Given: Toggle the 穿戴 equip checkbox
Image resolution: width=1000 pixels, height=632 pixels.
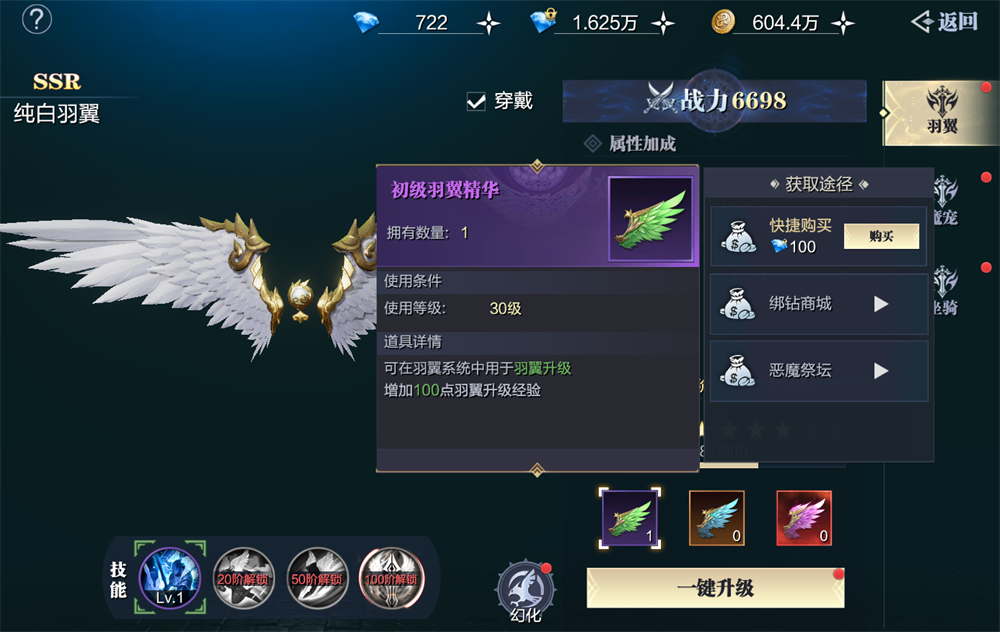Looking at the screenshot, I should click(x=477, y=101).
